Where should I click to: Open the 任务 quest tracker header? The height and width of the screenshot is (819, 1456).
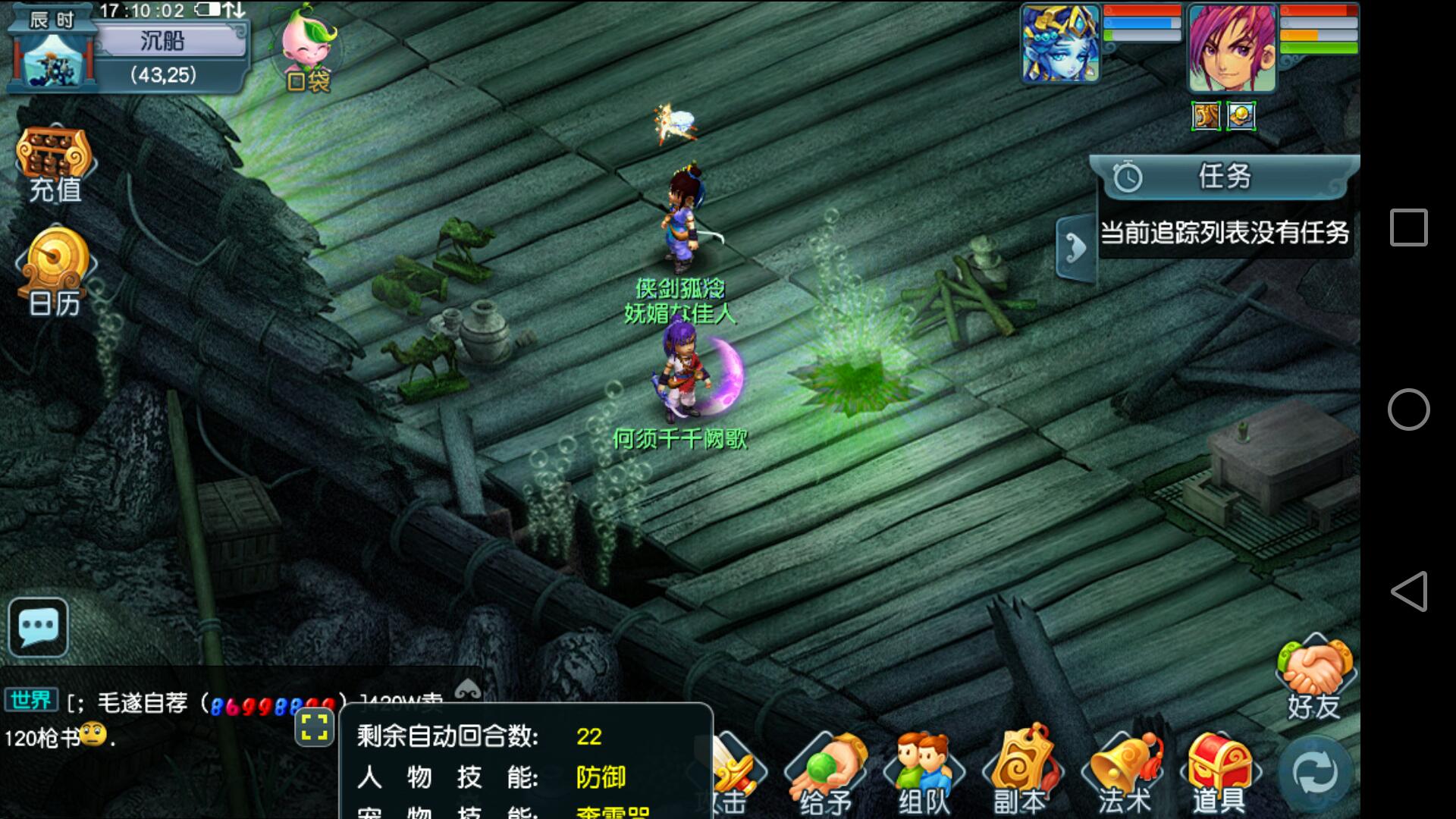click(x=1224, y=177)
